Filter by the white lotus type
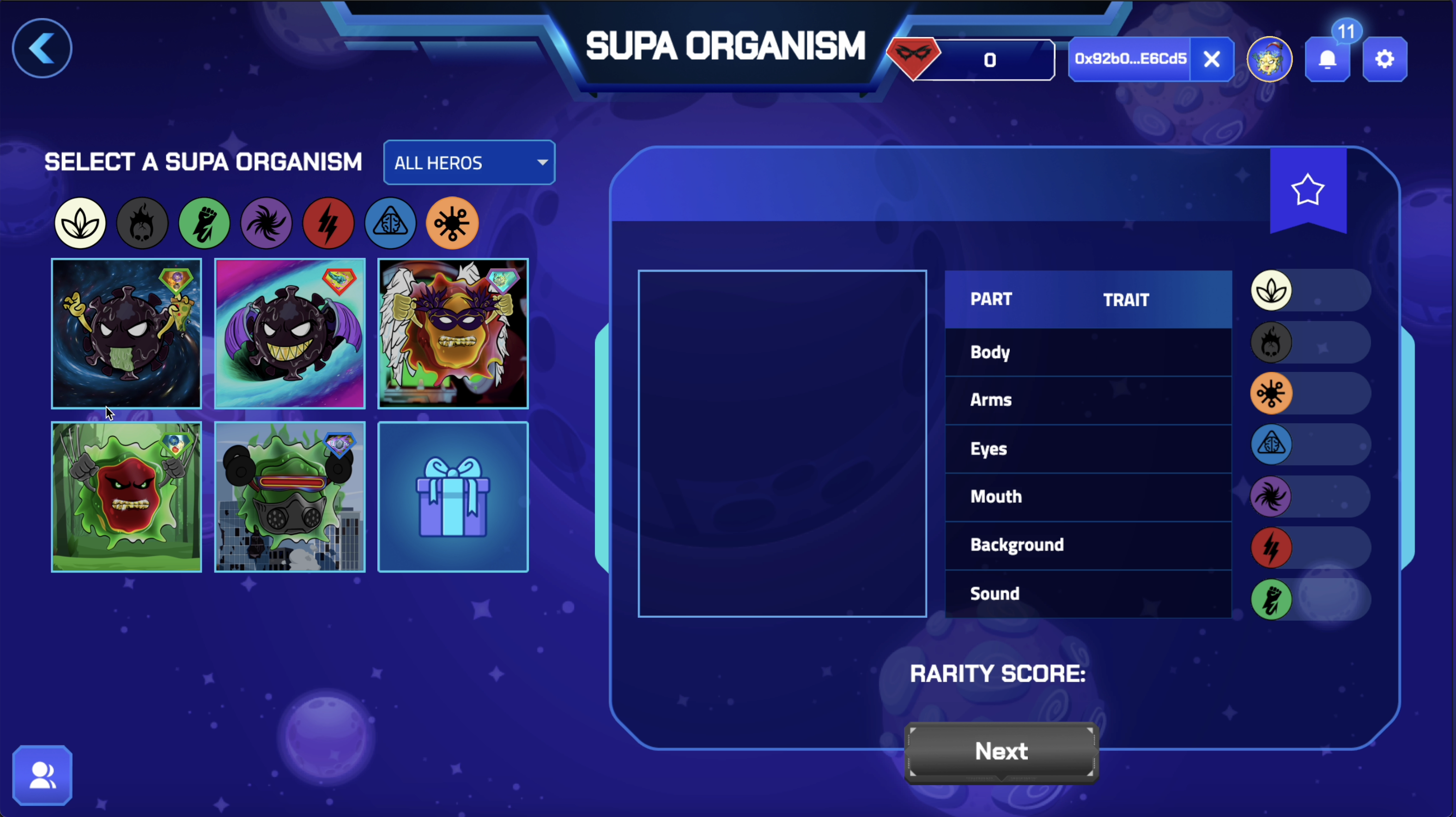The image size is (1456, 817). pyautogui.click(x=80, y=223)
